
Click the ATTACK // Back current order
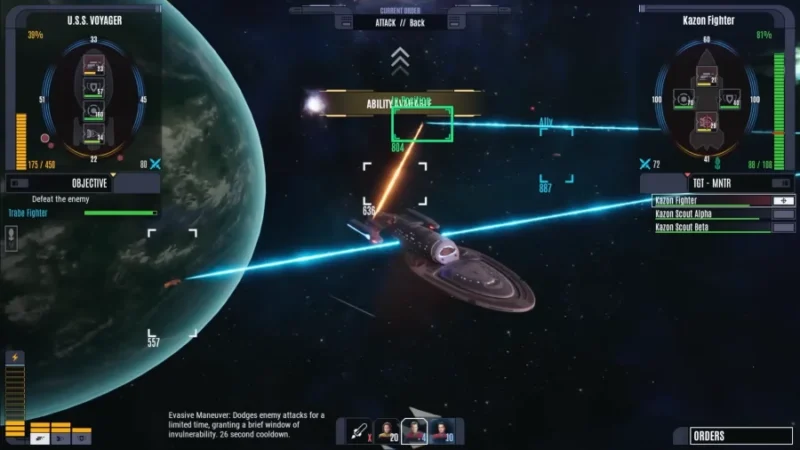click(x=399, y=22)
